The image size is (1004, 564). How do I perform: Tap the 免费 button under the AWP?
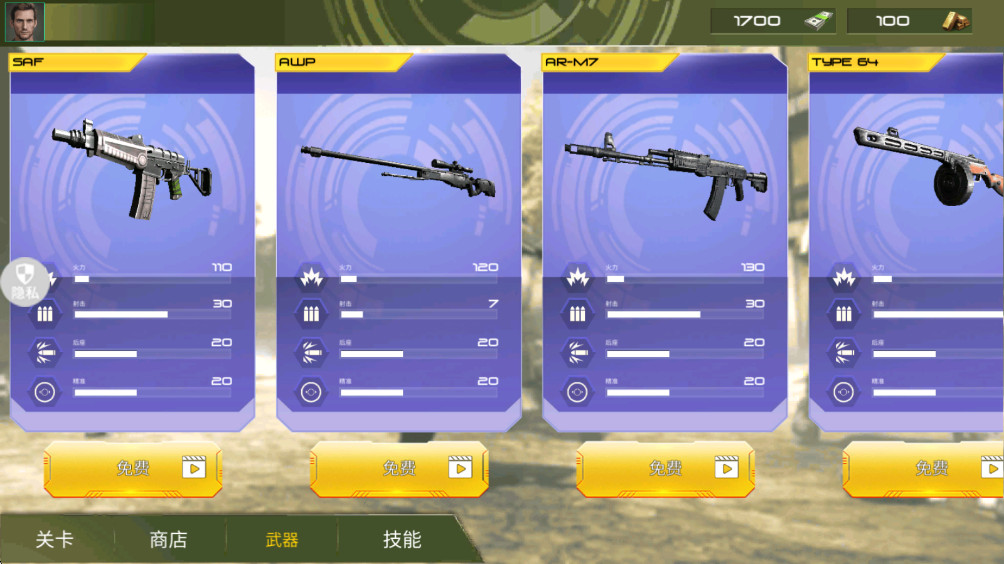click(x=399, y=468)
